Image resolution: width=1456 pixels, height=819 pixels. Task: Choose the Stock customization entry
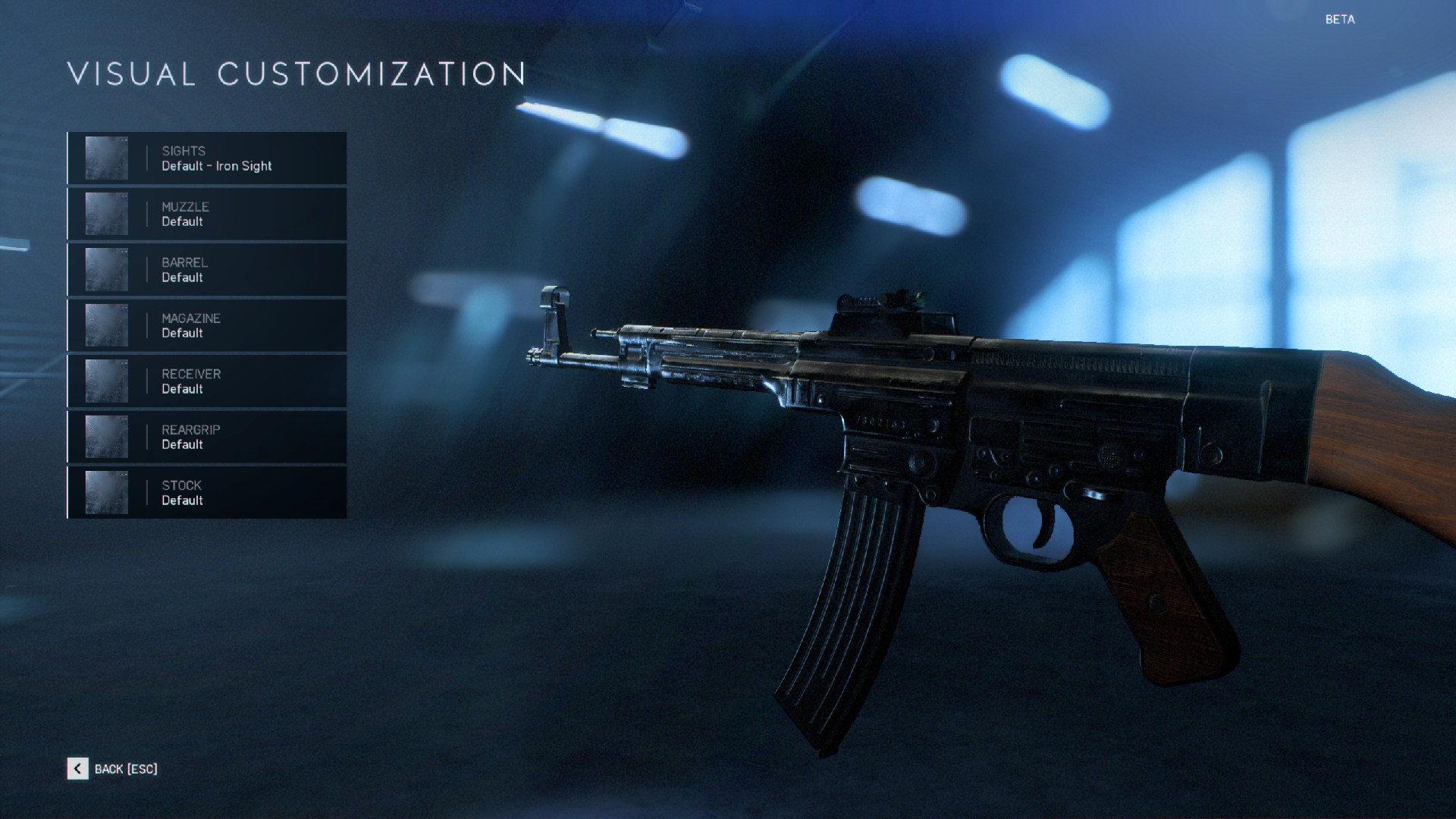[207, 493]
